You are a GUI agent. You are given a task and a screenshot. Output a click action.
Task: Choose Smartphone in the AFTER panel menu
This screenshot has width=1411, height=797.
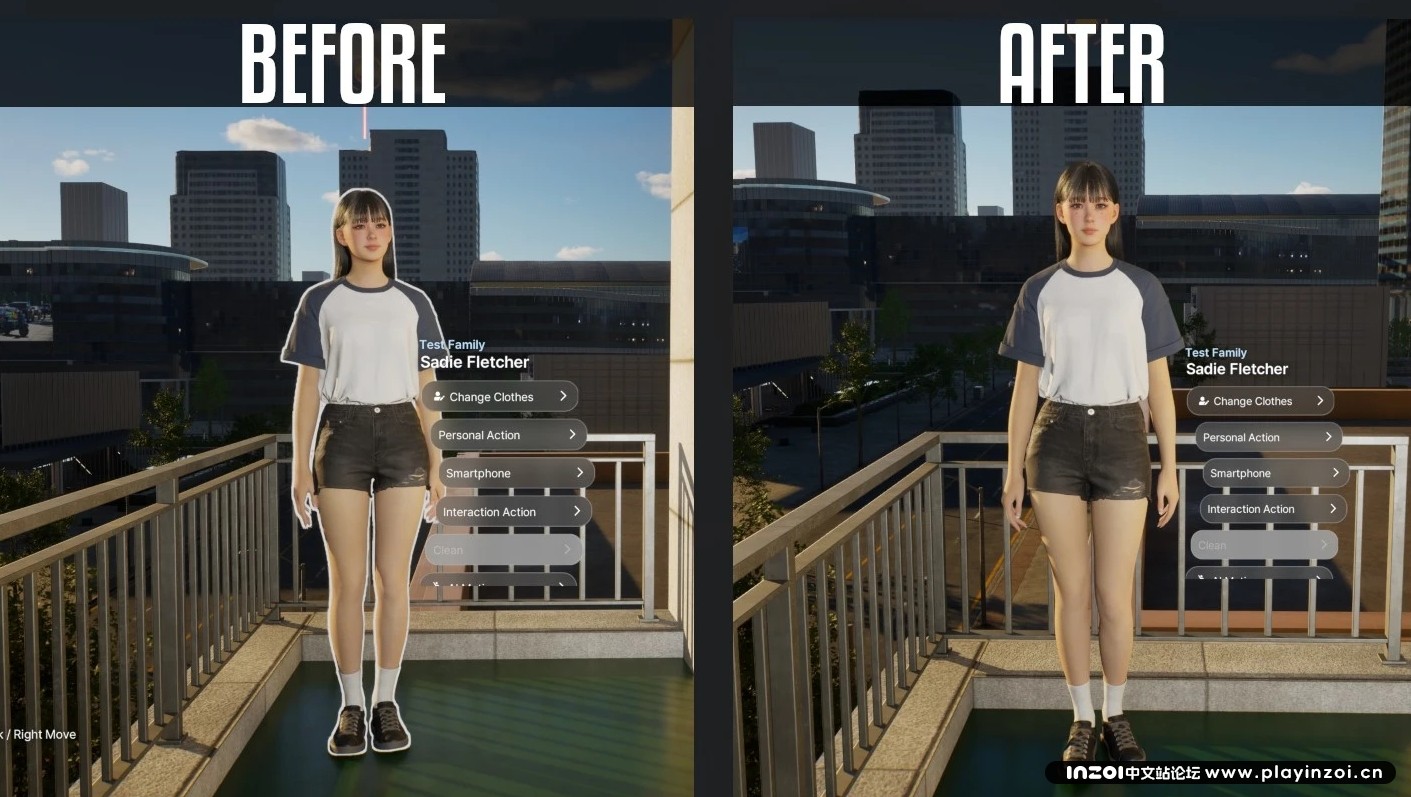1275,473
